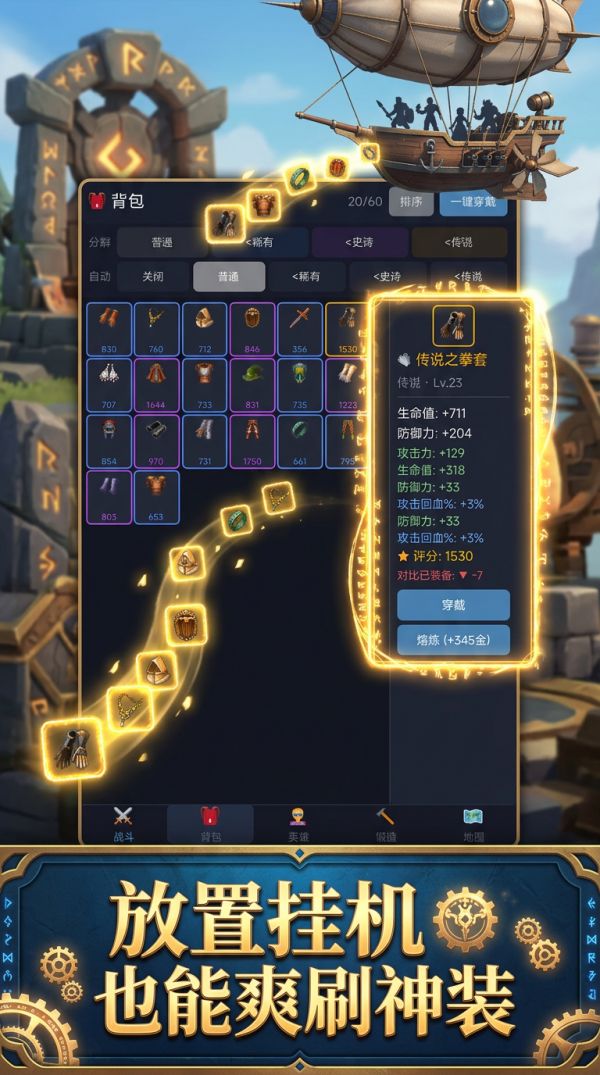Image resolution: width=600 pixels, height=1075 pixels.
Task: Select <史诗 in the 自动 row
Action: click(385, 277)
